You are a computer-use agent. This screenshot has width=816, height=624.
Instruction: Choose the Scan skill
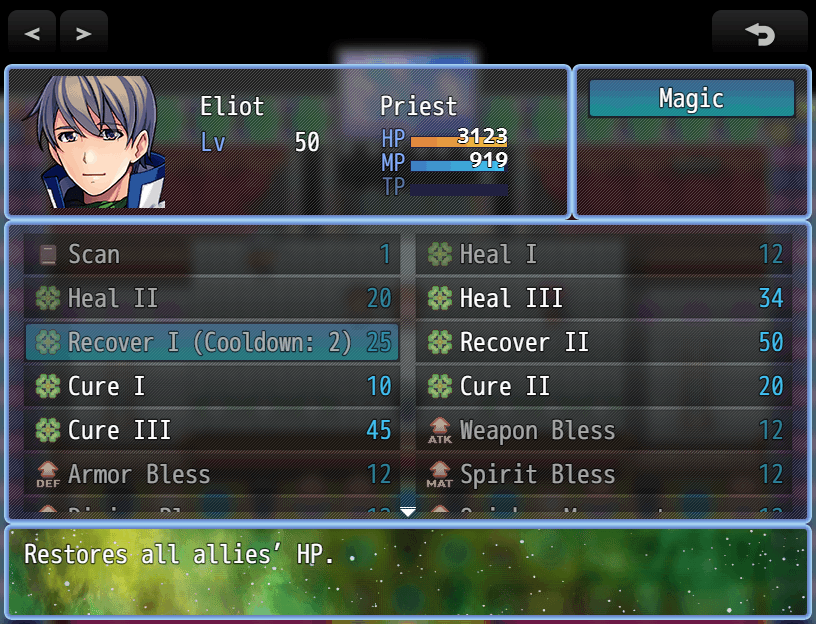coord(211,255)
